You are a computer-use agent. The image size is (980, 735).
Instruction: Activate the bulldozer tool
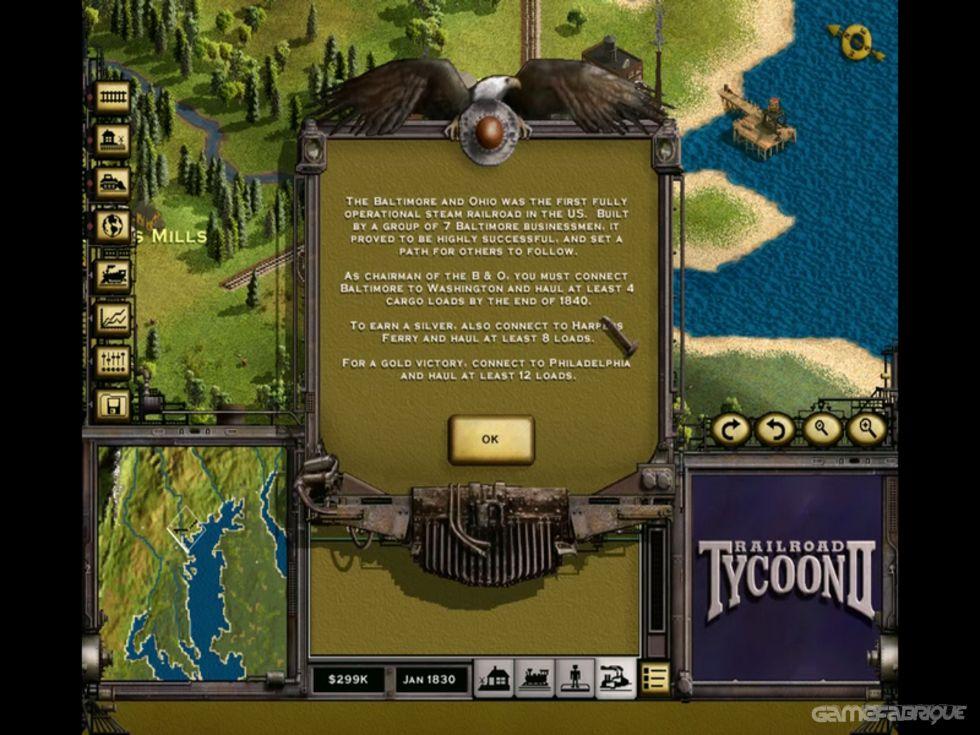tap(113, 184)
